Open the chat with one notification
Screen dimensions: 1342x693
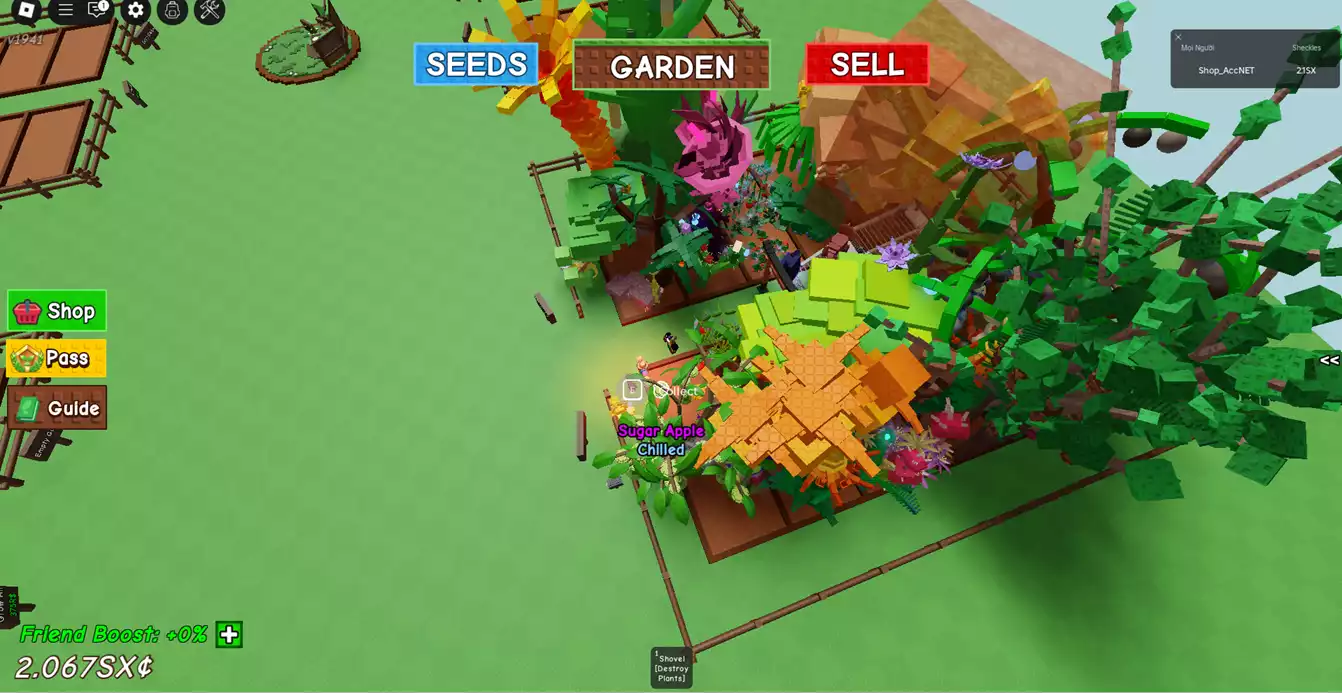(98, 10)
